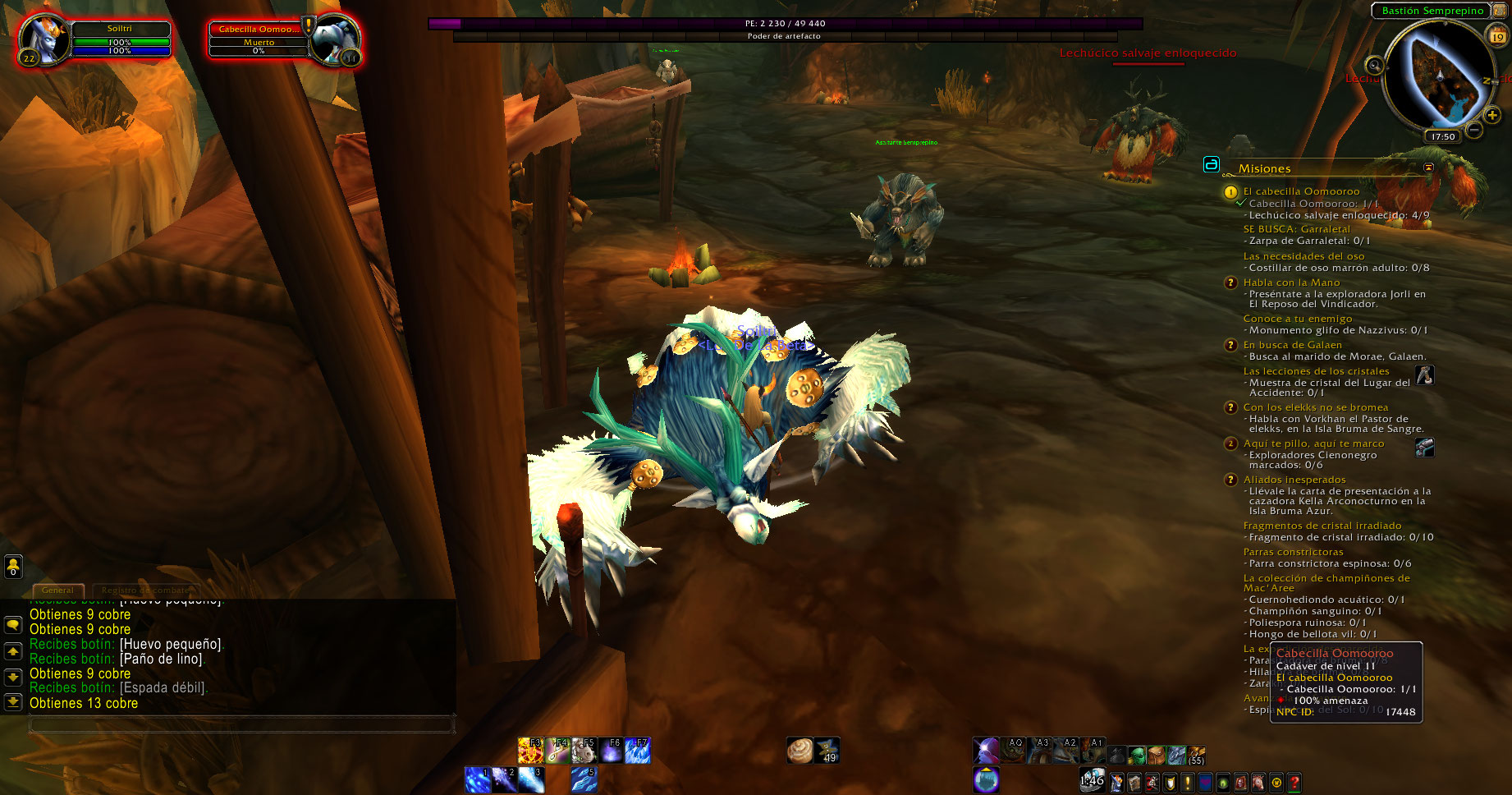Activate the ice shards ability in slot 5

point(584,779)
